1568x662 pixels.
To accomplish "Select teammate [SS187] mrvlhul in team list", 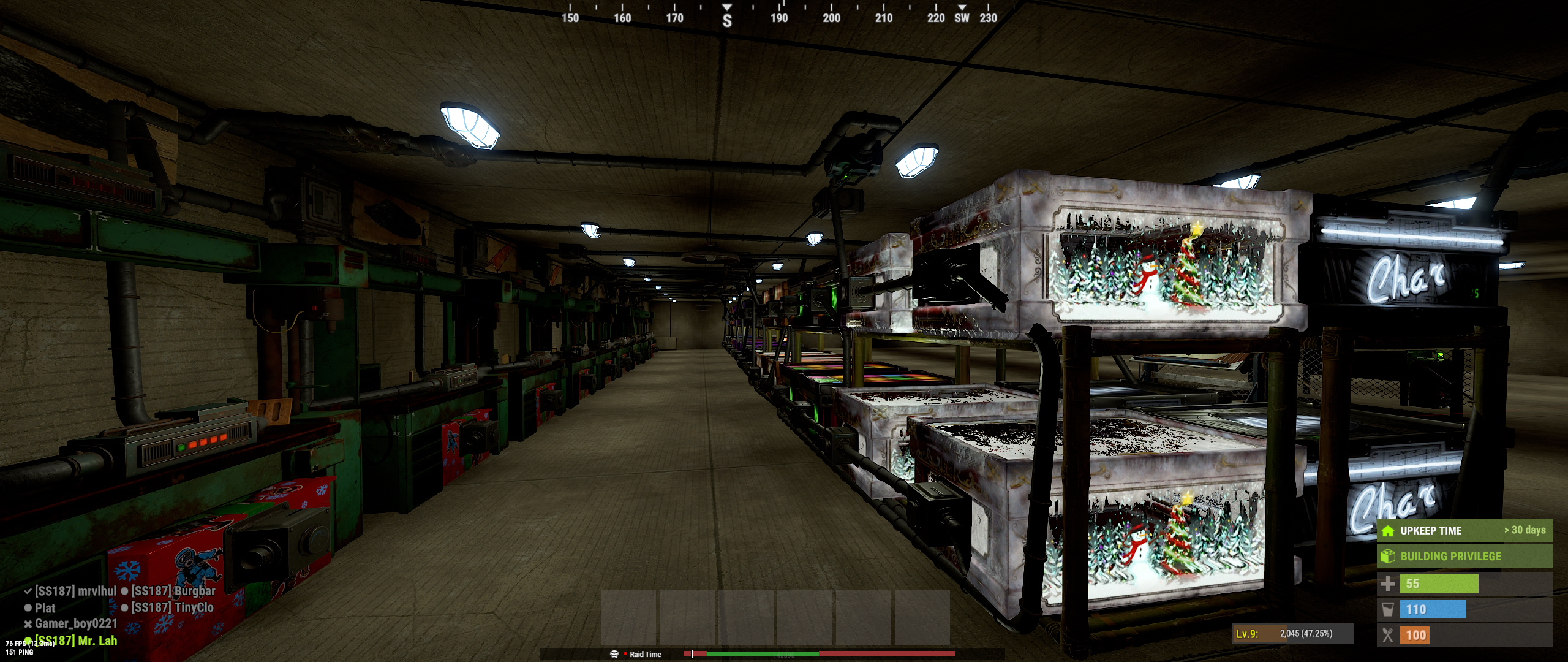I will point(75,592).
